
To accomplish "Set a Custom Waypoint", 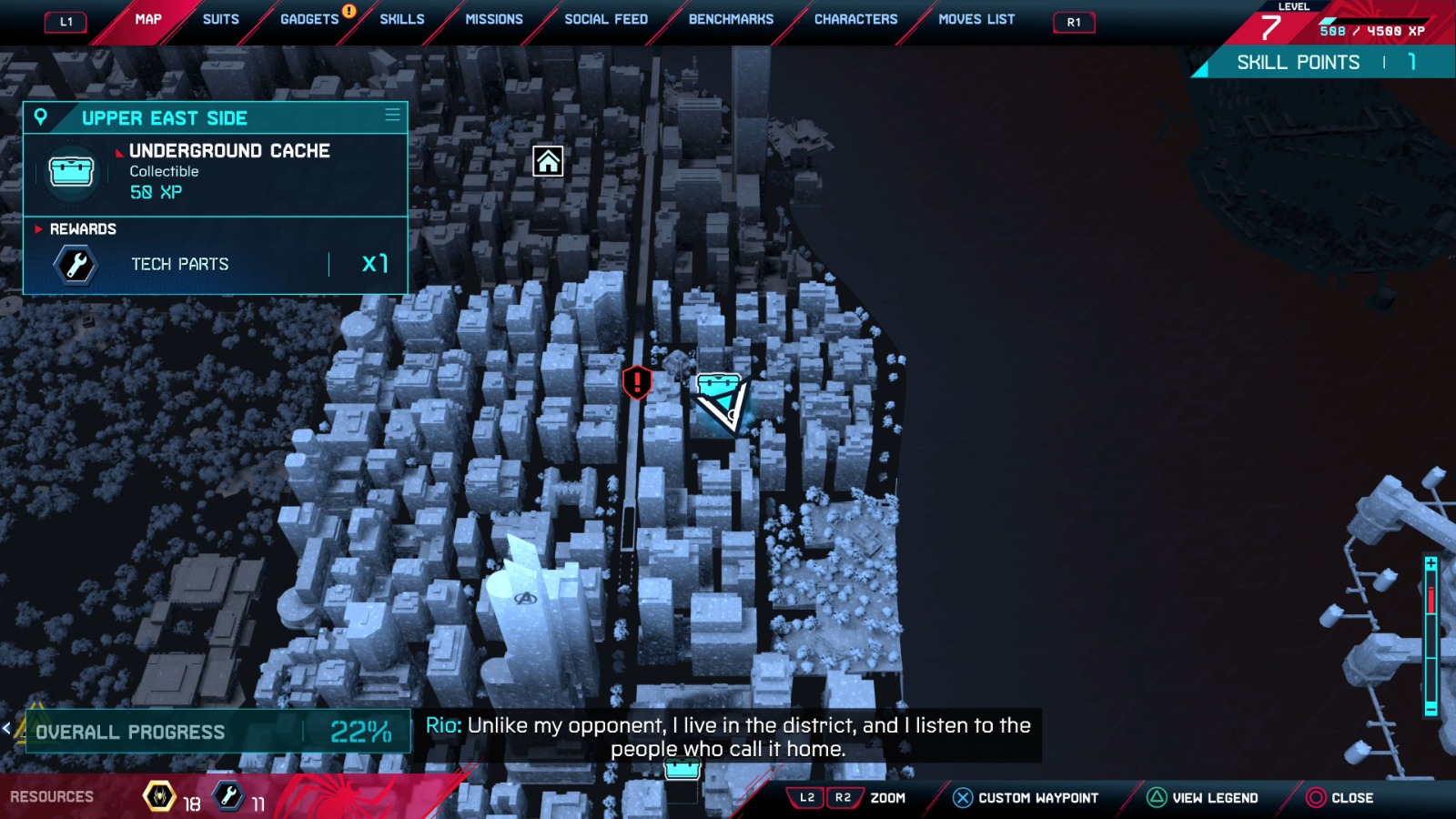I will coord(1026,798).
